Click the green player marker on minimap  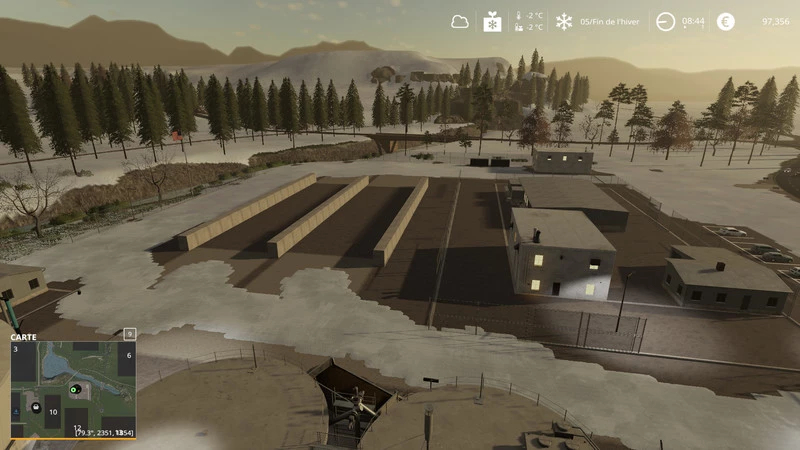click(x=74, y=388)
